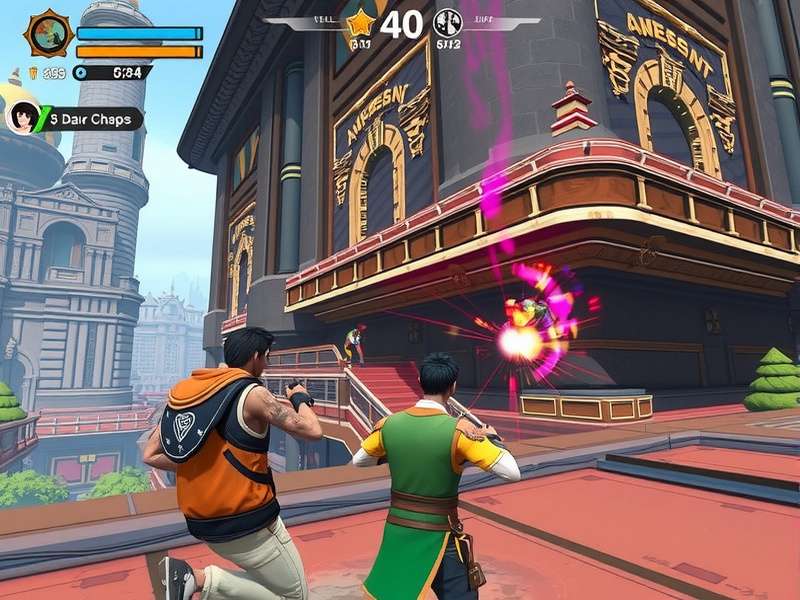Click the small gold trophy icon

[32, 72]
